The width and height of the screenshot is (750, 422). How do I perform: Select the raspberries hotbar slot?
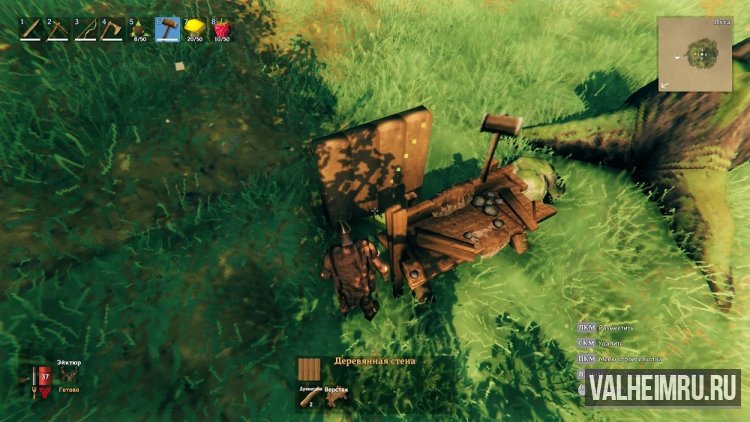click(x=220, y=31)
